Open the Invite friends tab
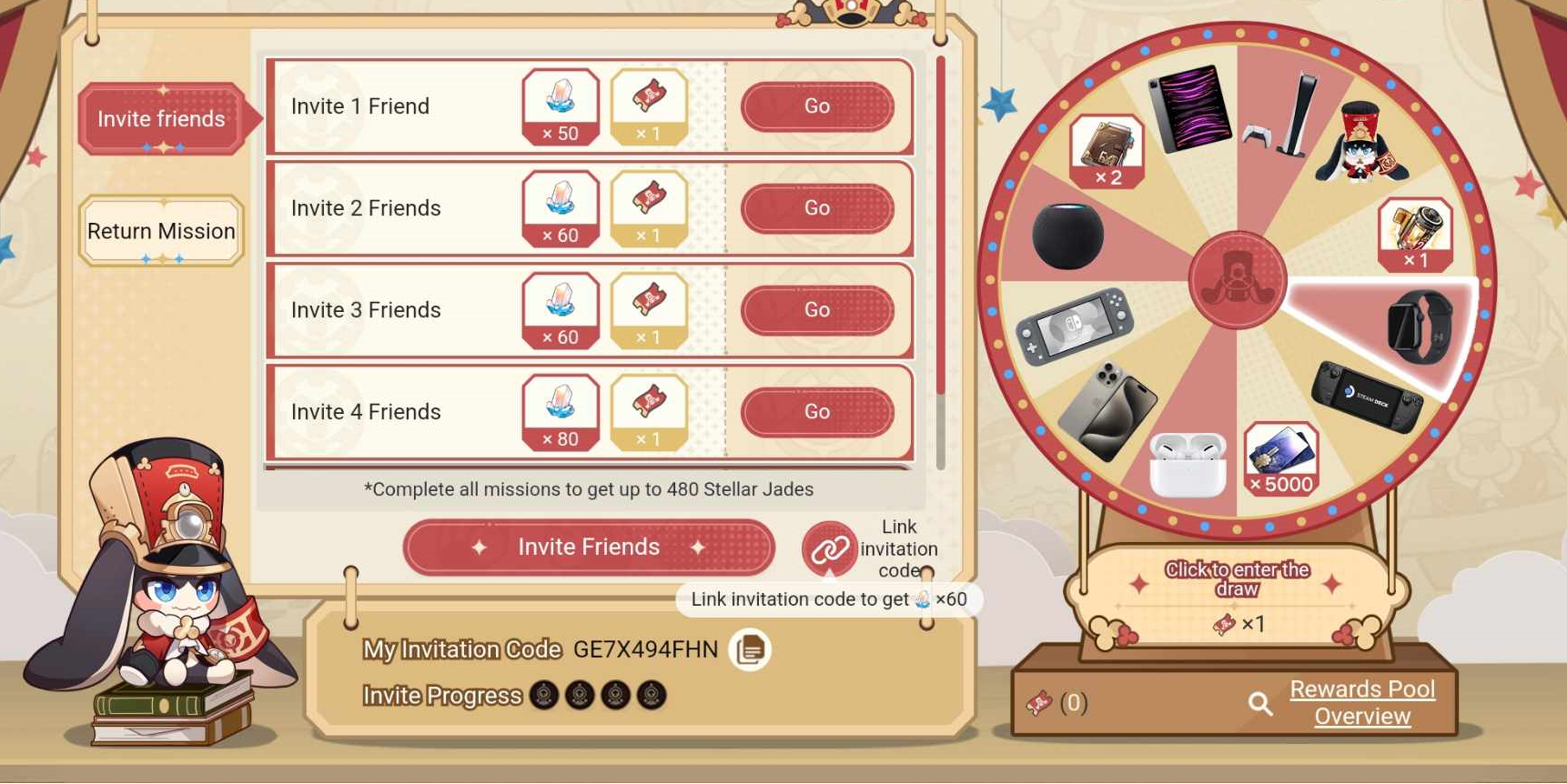Image resolution: width=1567 pixels, height=784 pixels. [x=161, y=118]
